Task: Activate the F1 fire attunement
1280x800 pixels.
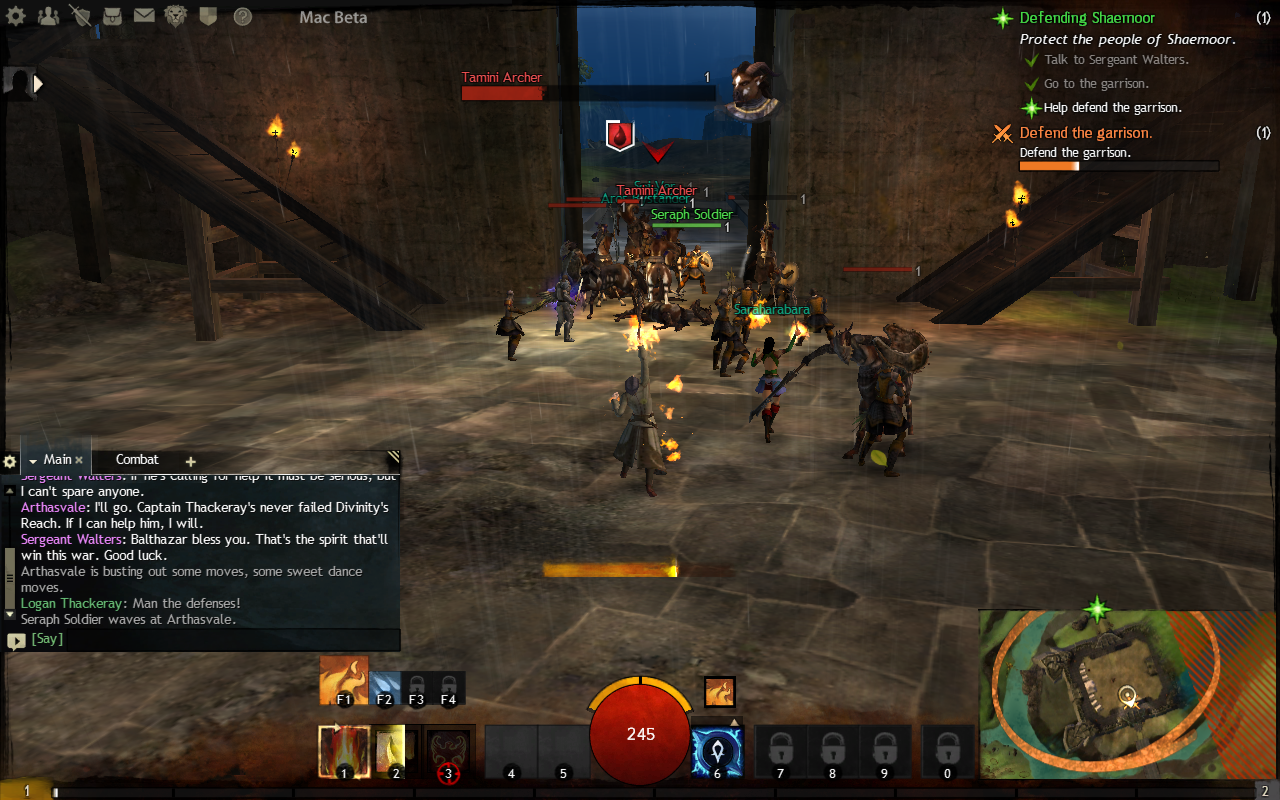Action: (343, 680)
